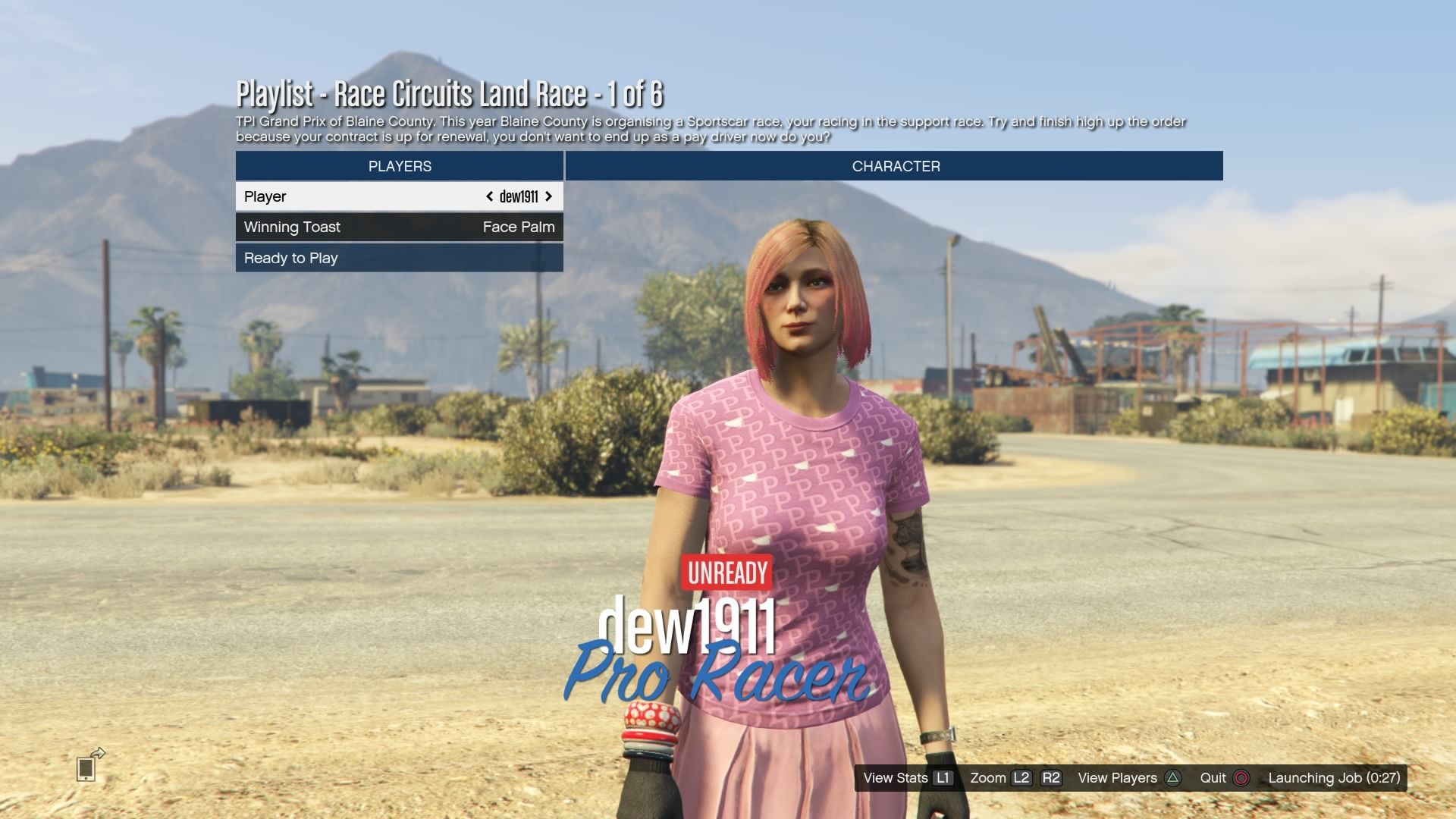The height and width of the screenshot is (819, 1456).
Task: Click the left arrow beside dew1911
Action: (490, 196)
